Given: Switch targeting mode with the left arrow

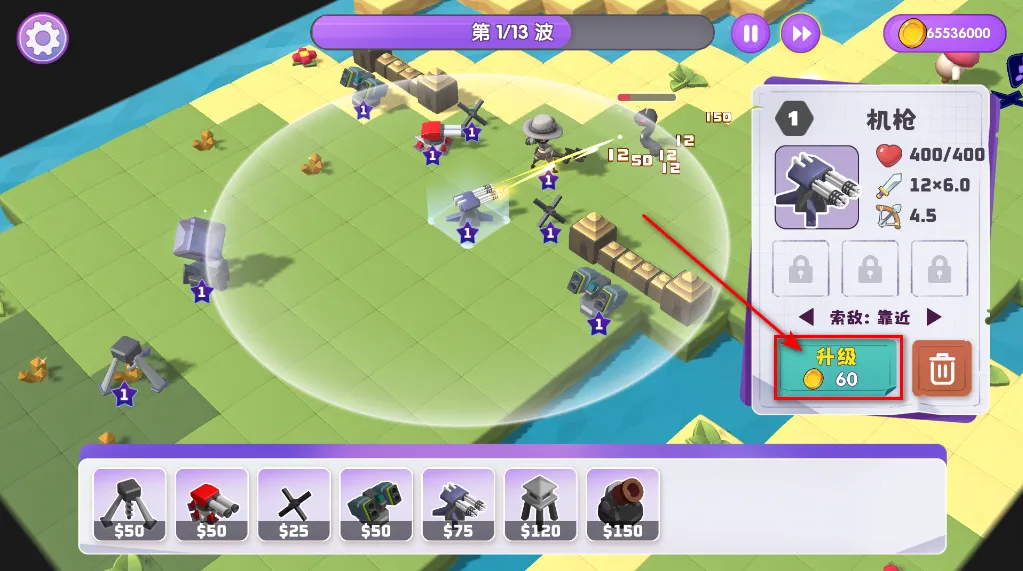Looking at the screenshot, I should click(807, 317).
